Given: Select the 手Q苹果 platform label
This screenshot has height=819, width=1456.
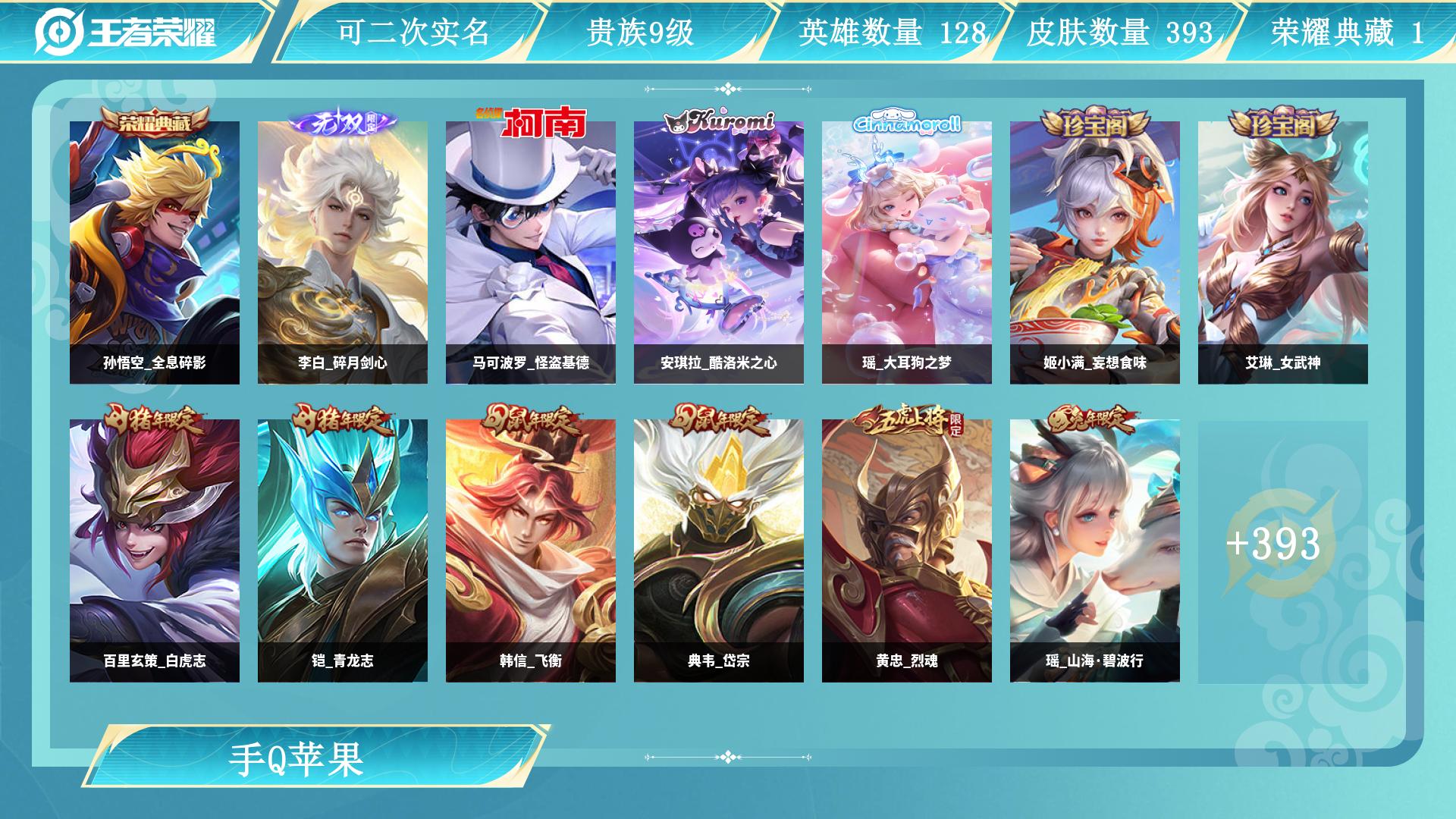Looking at the screenshot, I should click(x=297, y=759).
